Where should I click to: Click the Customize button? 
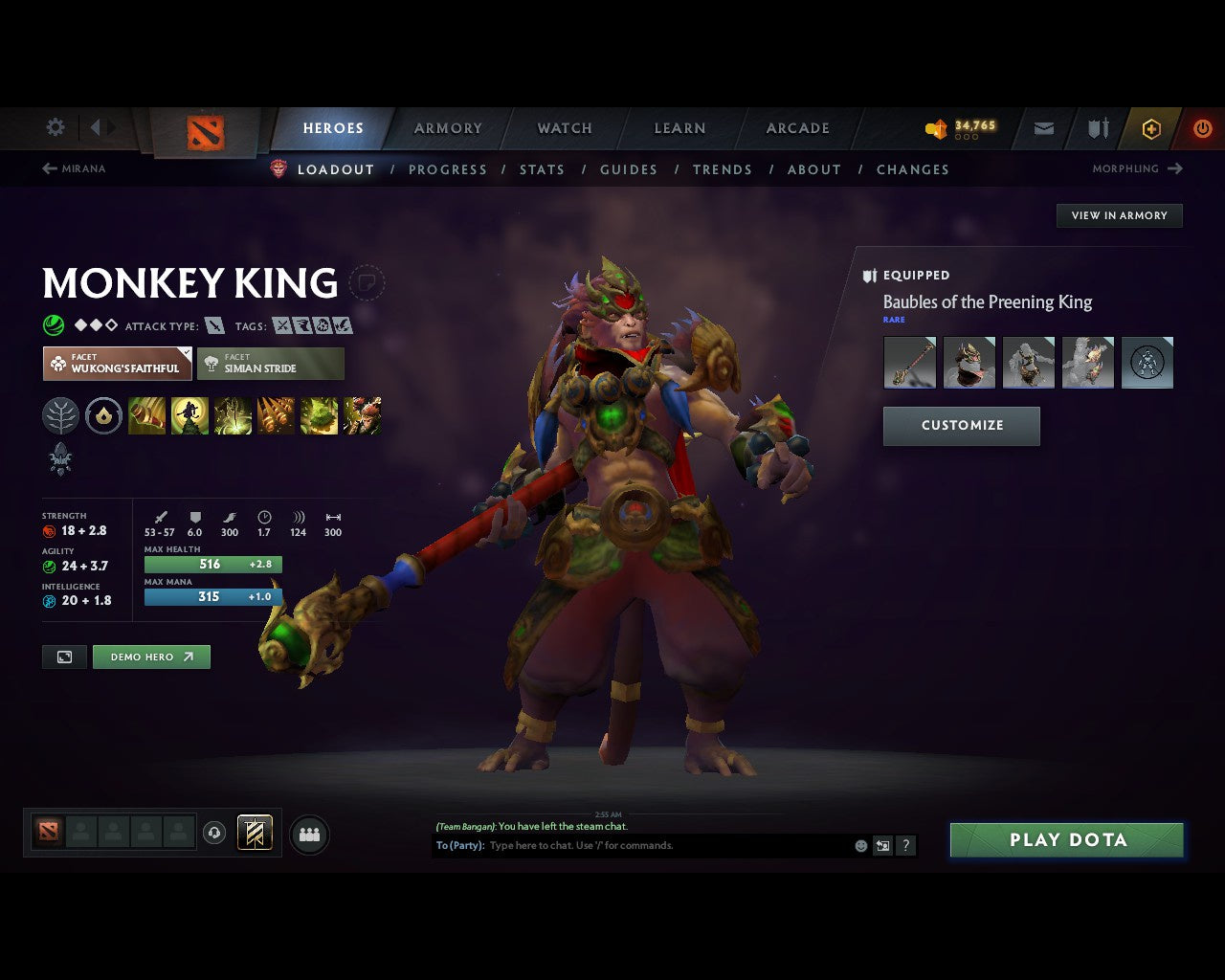tap(962, 426)
